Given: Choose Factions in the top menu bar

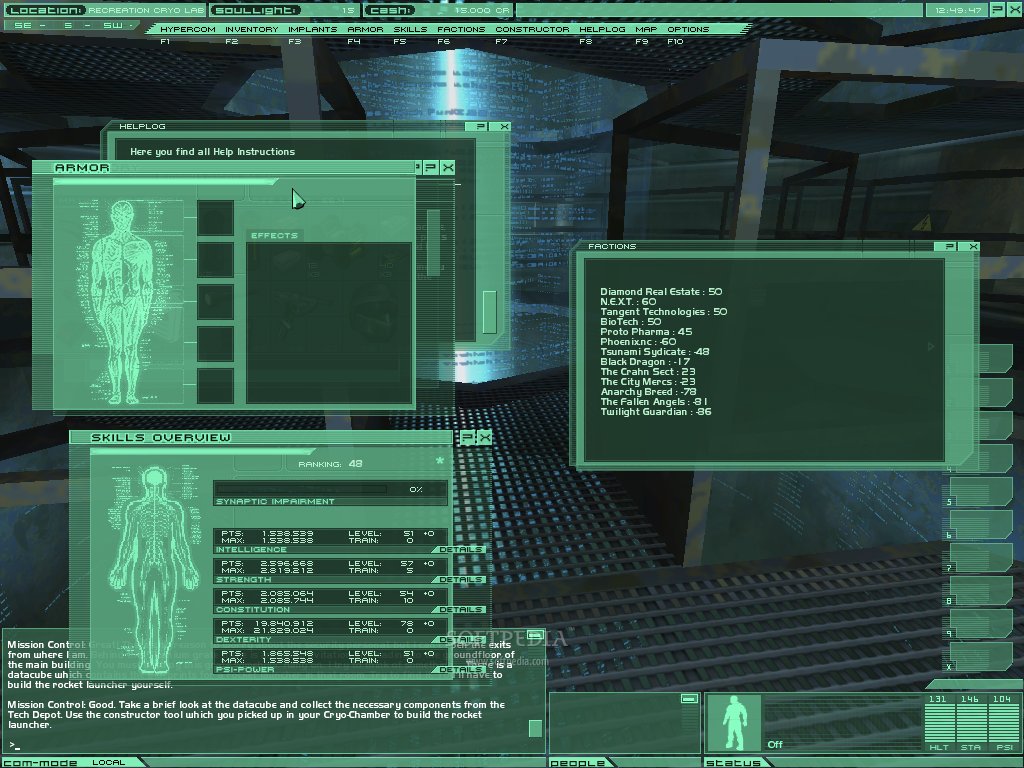Looking at the screenshot, I should pyautogui.click(x=461, y=29).
